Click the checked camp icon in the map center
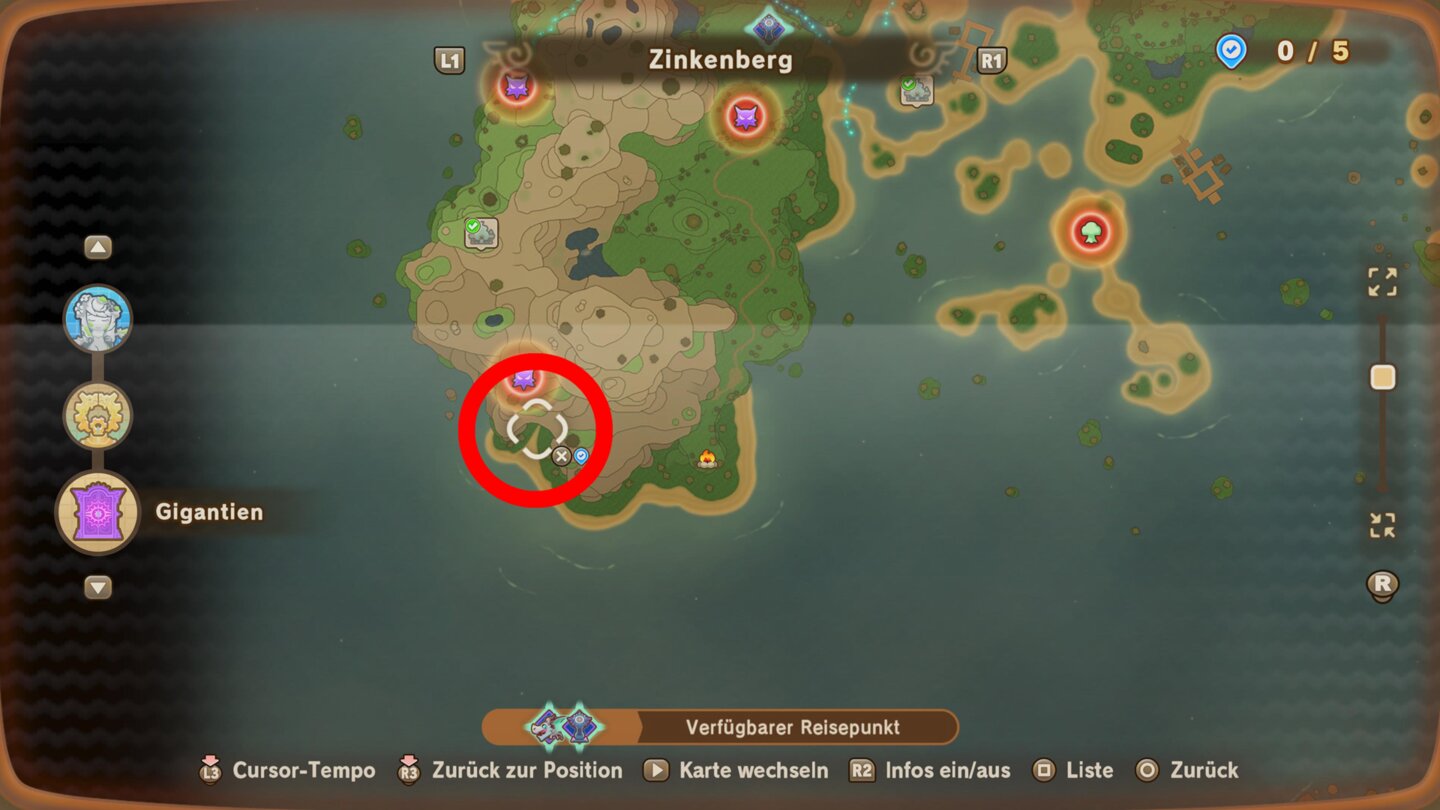The image size is (1440, 810). (x=483, y=232)
